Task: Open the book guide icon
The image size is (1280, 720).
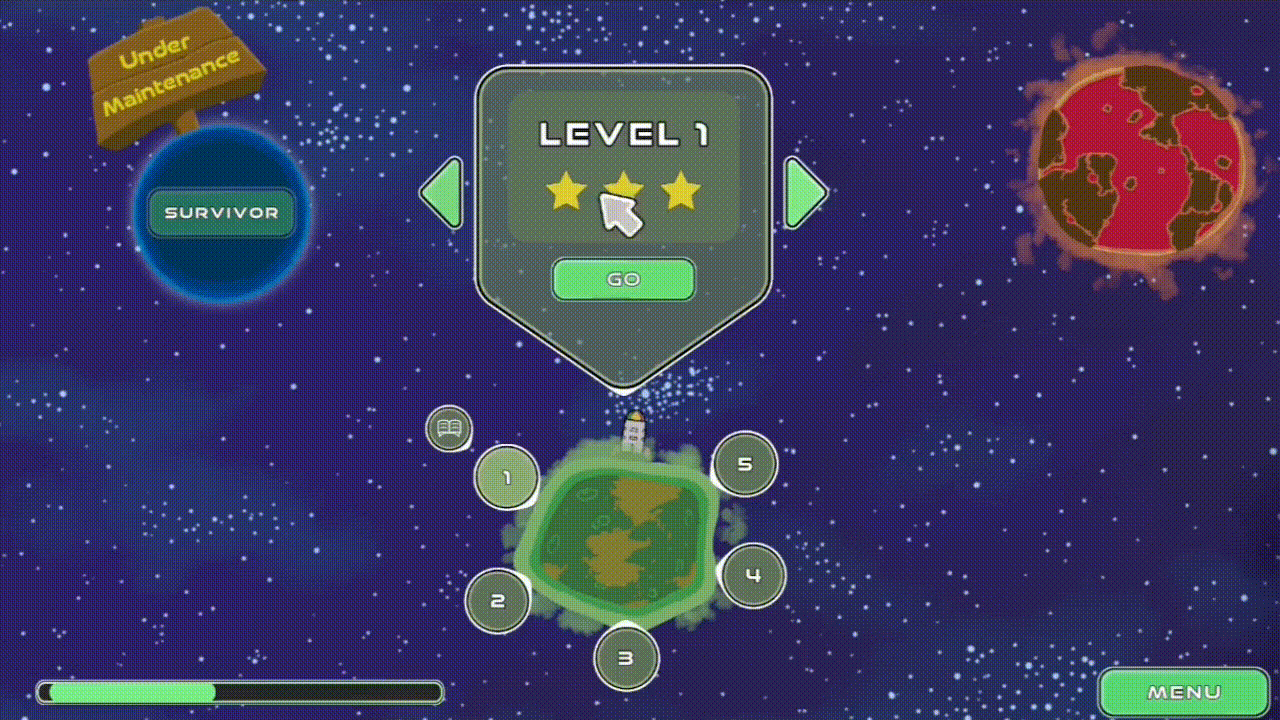Action: [449, 430]
